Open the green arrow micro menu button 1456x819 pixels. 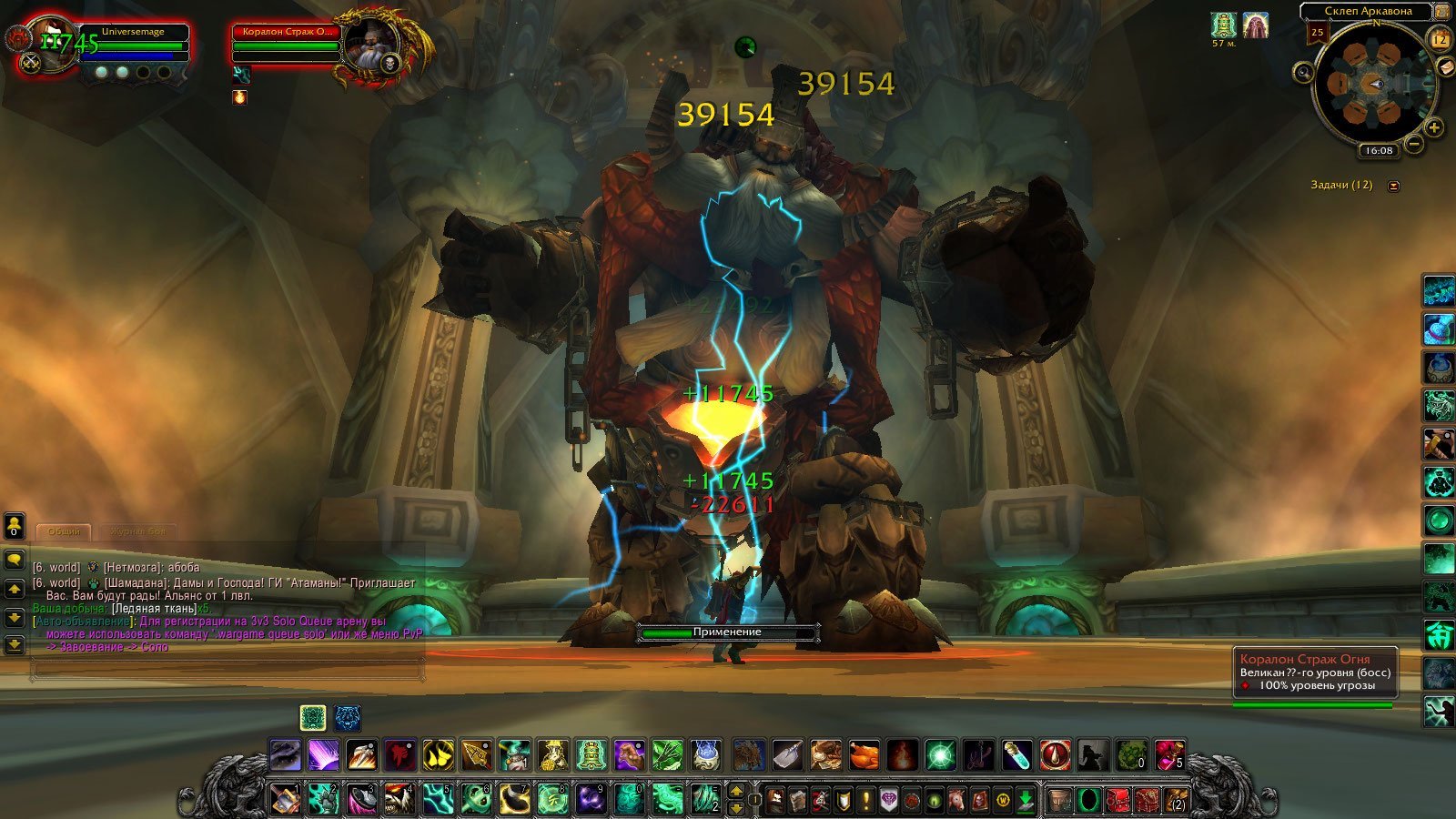click(1025, 800)
